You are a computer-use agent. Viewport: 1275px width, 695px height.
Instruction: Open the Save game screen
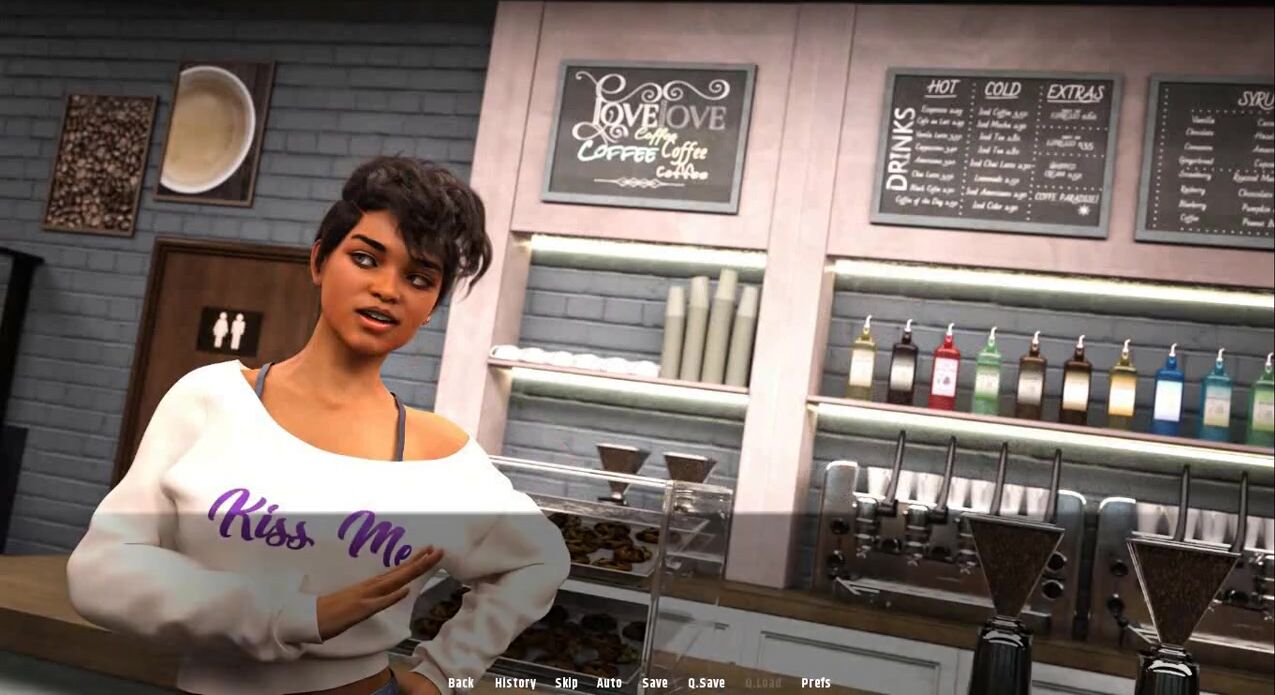[655, 683]
